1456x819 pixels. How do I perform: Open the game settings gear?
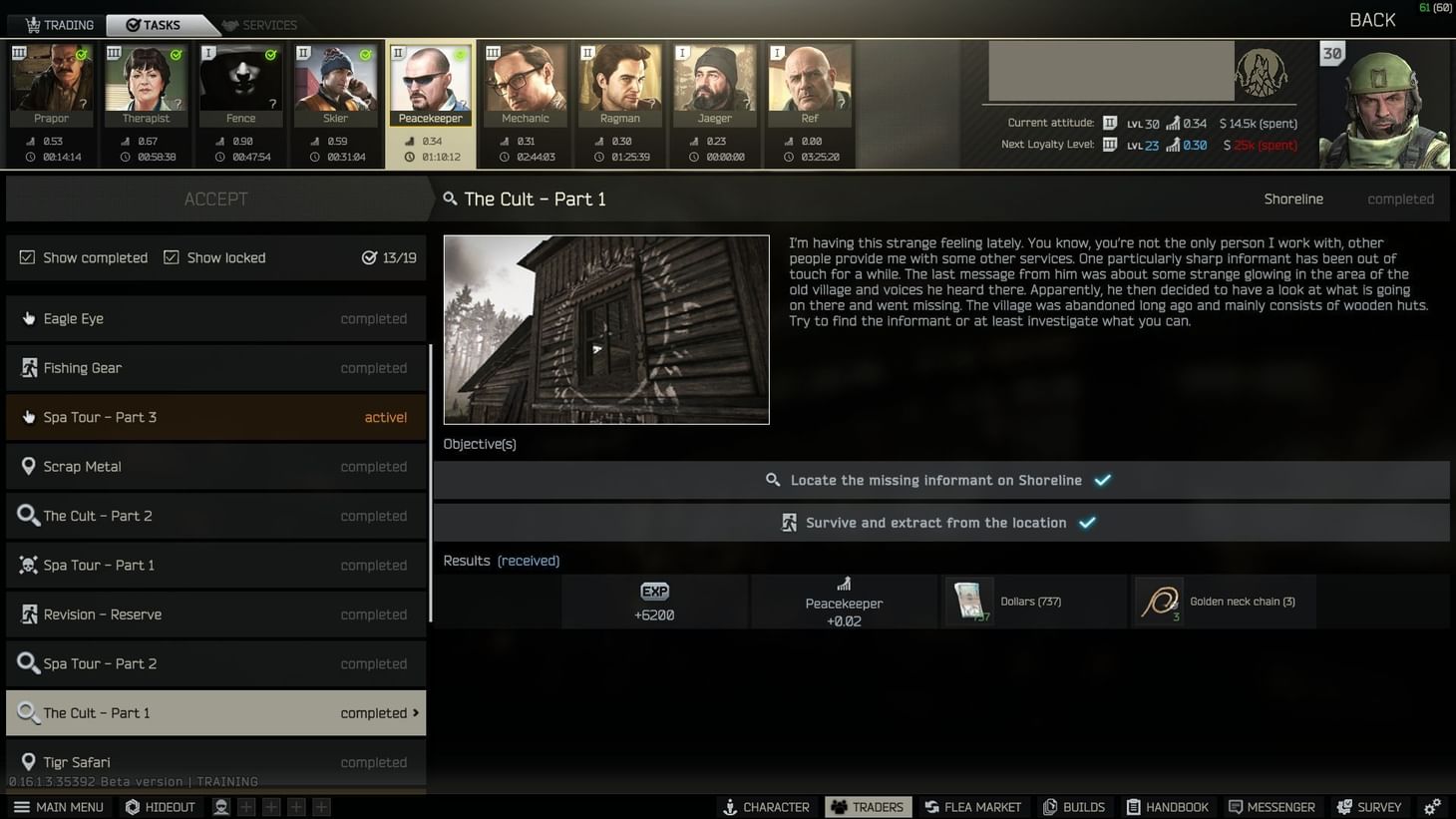click(1434, 806)
